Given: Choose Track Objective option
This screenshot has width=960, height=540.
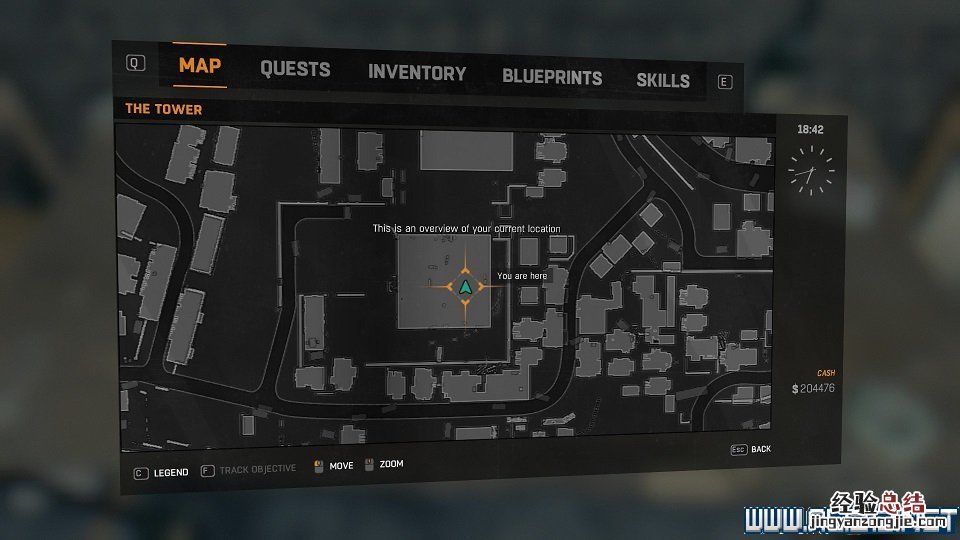Looking at the screenshot, I should tap(257, 469).
